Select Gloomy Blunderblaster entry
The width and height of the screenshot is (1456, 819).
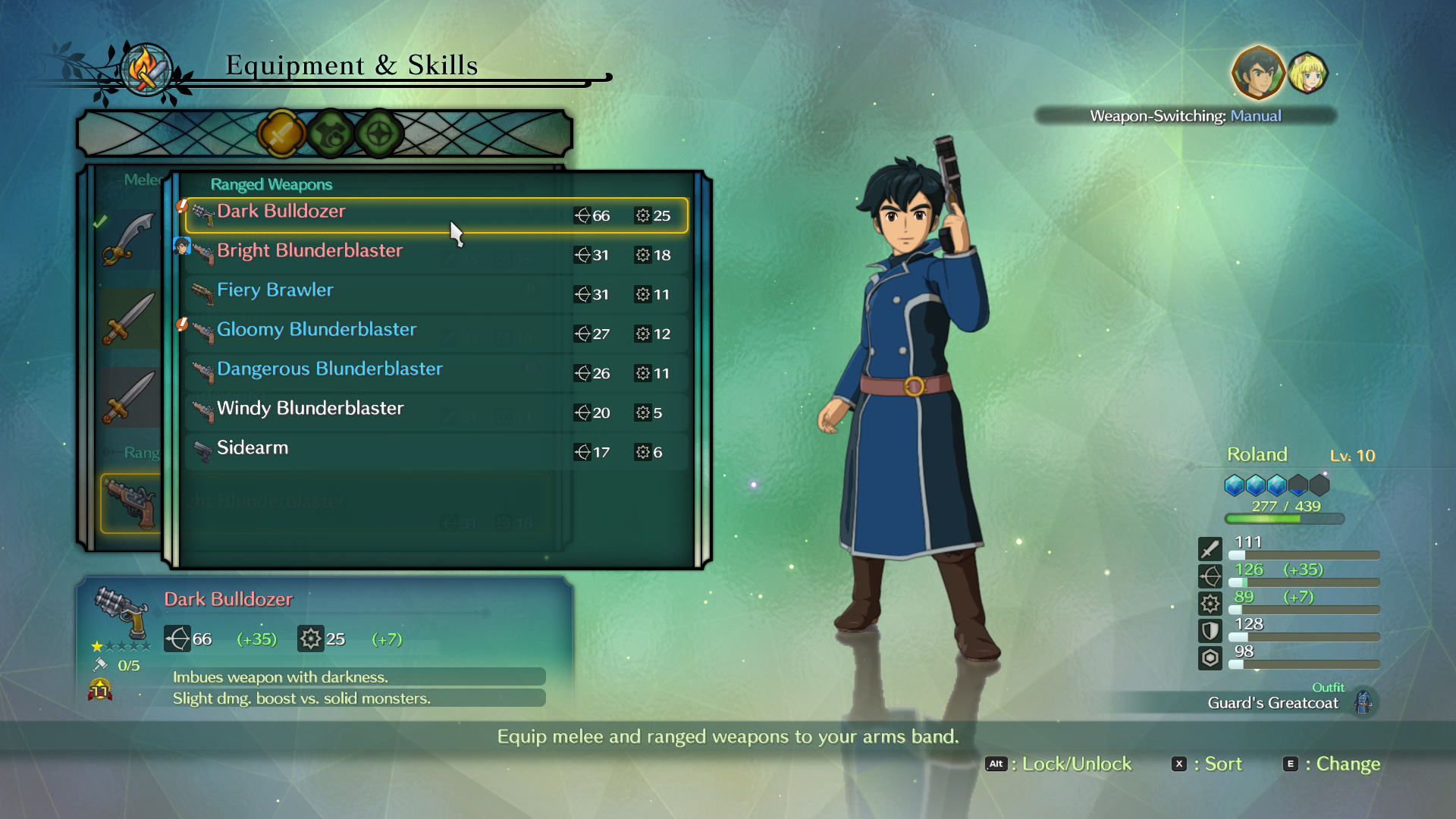[x=436, y=334]
